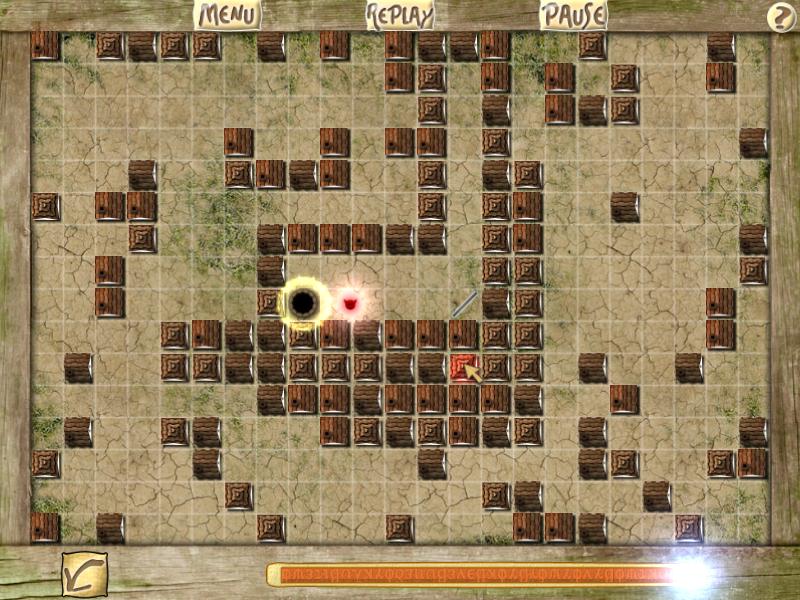Open the Menu button
Viewport: 800px width, 600px height.
pos(228,15)
